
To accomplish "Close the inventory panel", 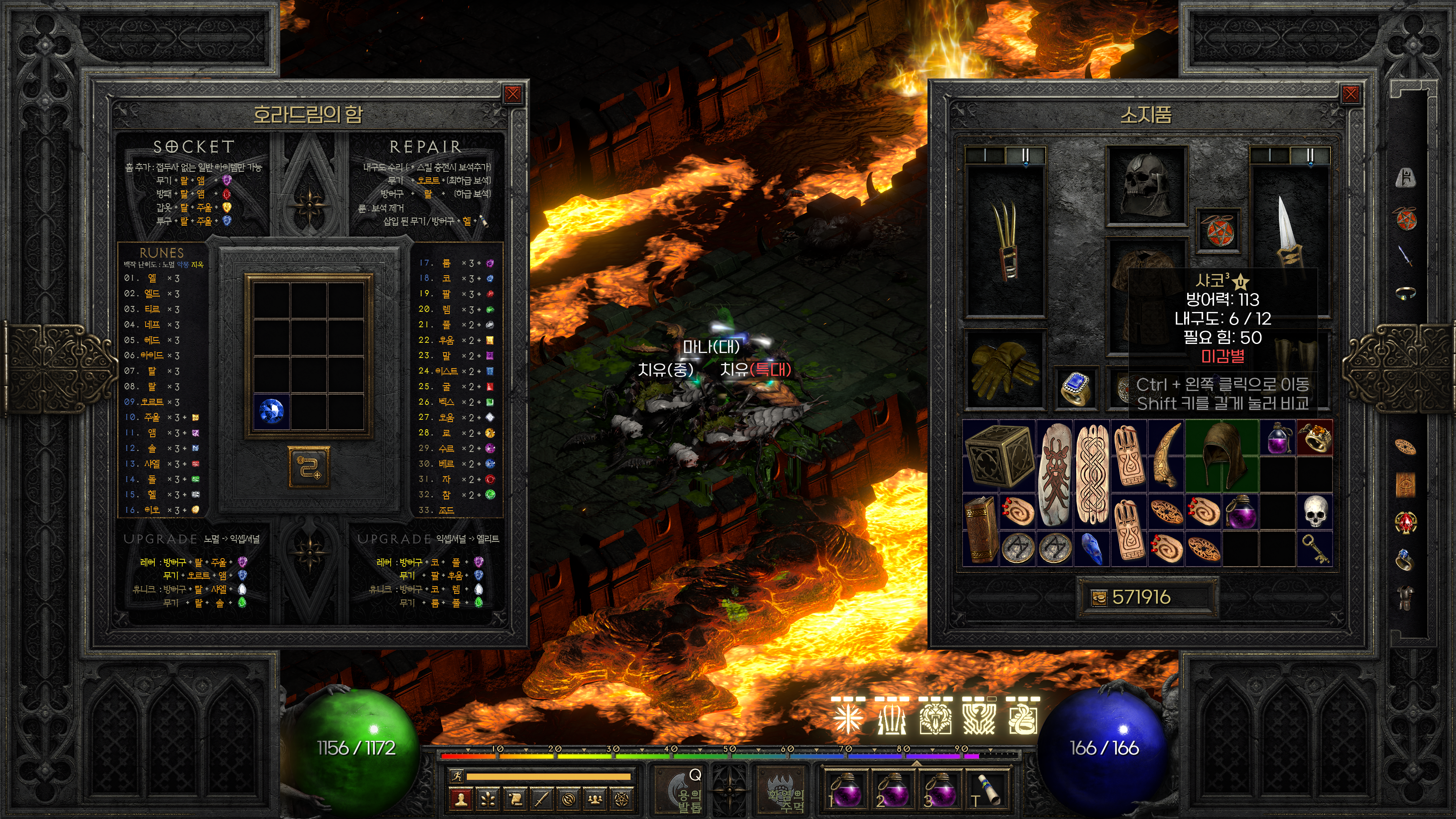I will tap(1350, 94).
